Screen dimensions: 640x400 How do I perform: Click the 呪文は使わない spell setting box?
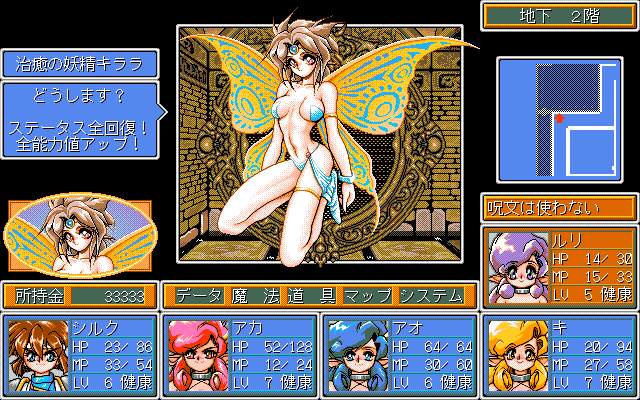coord(559,208)
